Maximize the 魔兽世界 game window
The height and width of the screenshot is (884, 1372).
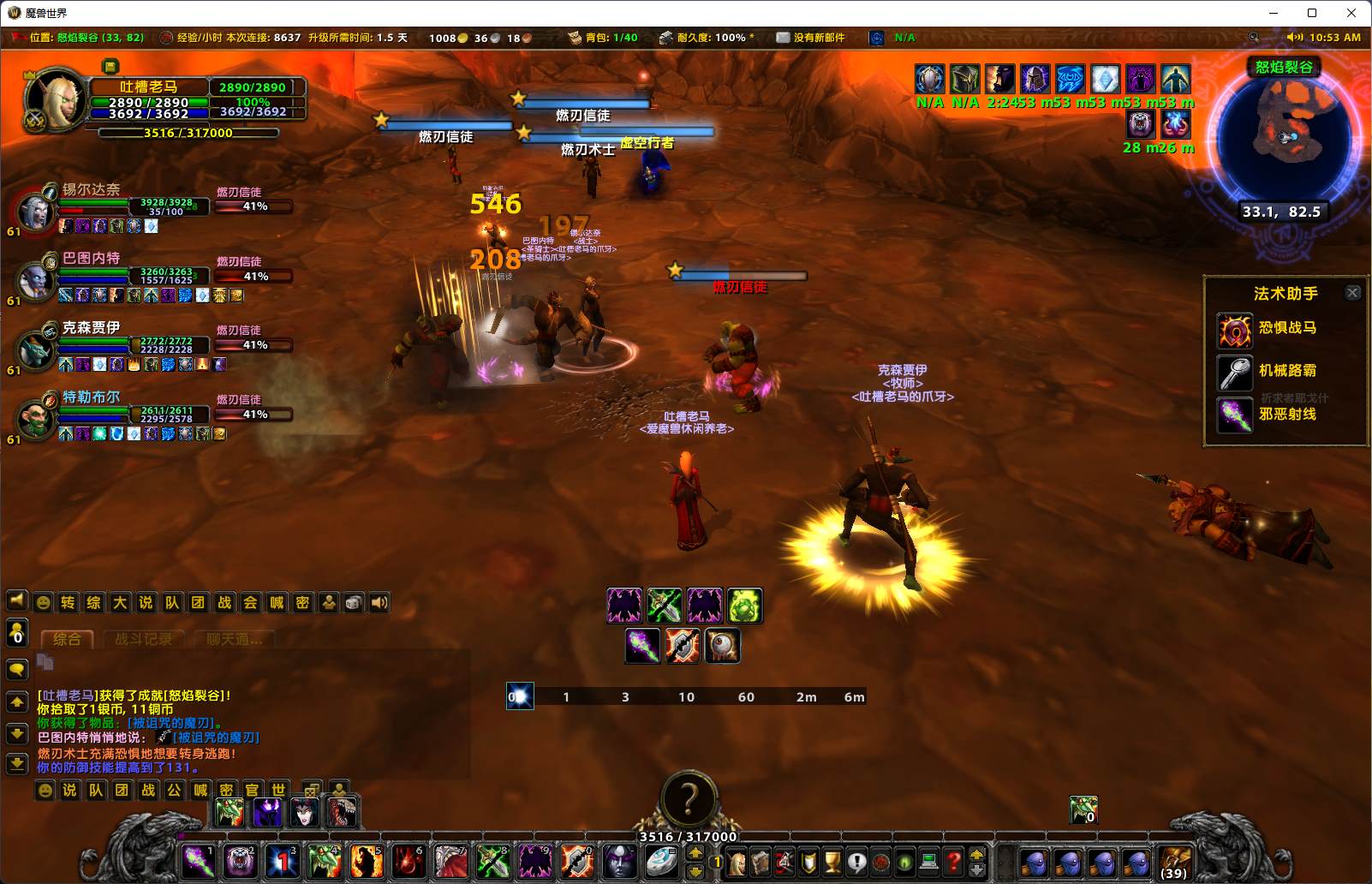1311,13
